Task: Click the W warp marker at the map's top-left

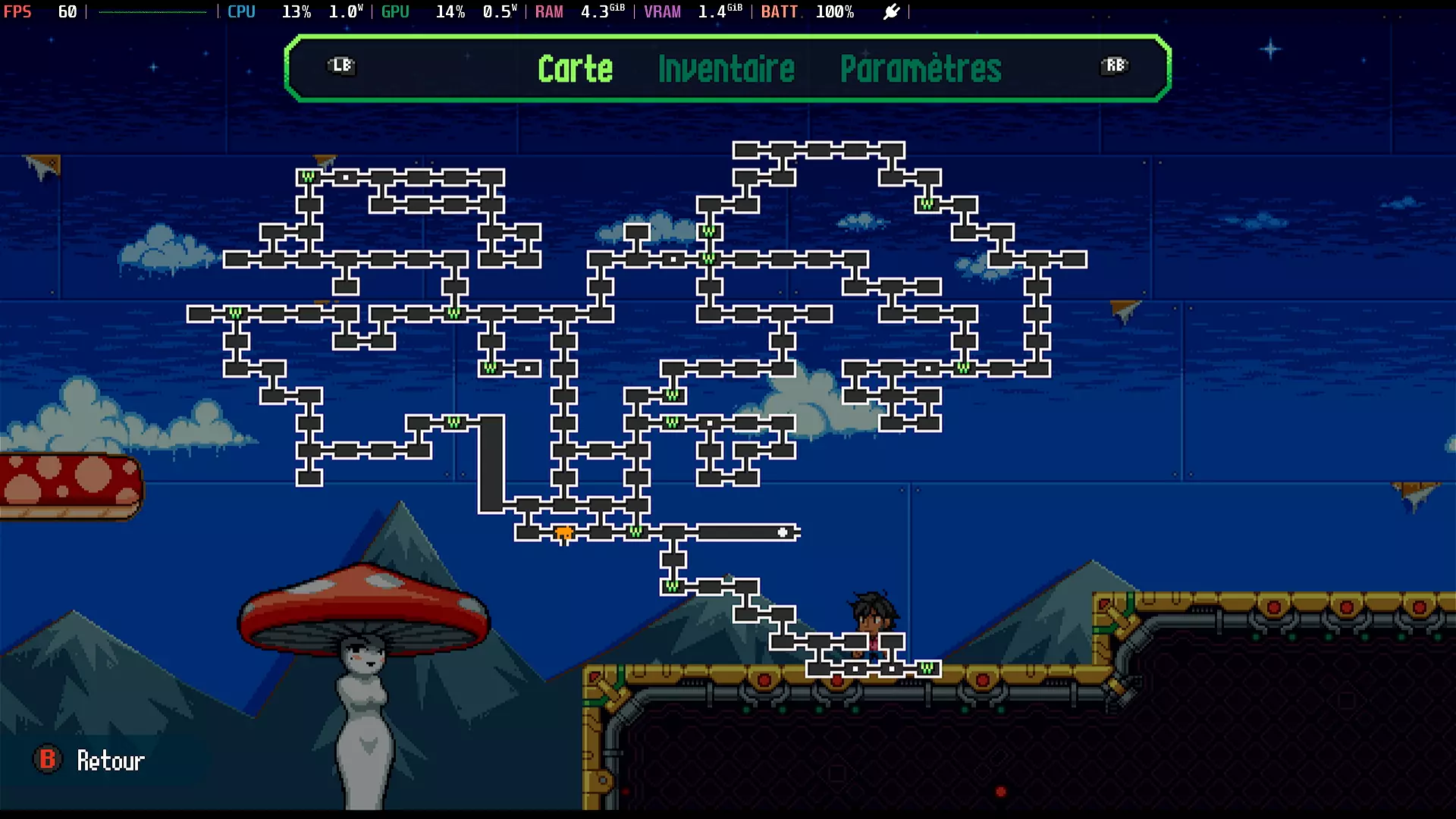Action: (x=308, y=174)
